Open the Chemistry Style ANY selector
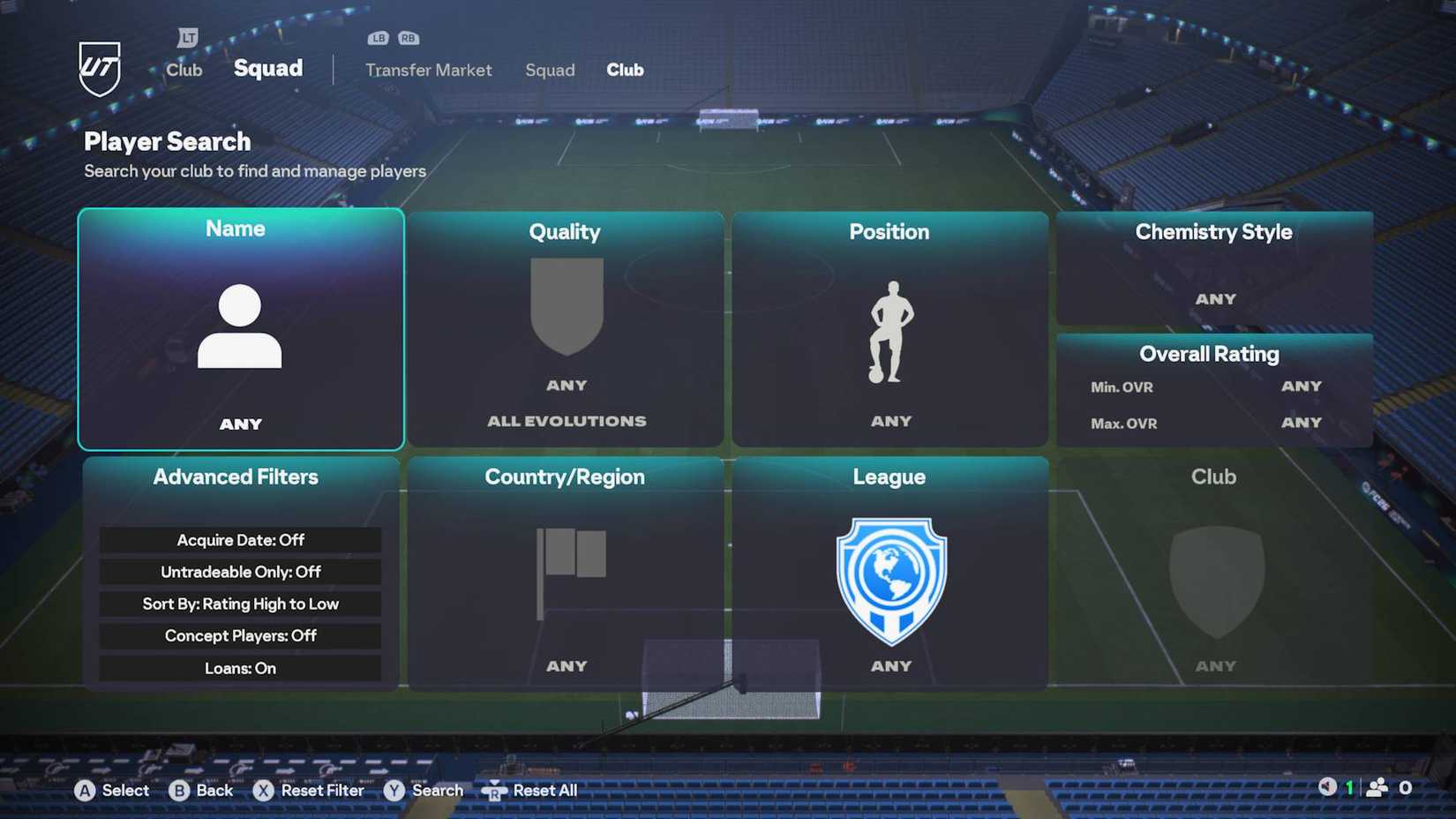Screen dimensions: 1456x819 [1215, 298]
